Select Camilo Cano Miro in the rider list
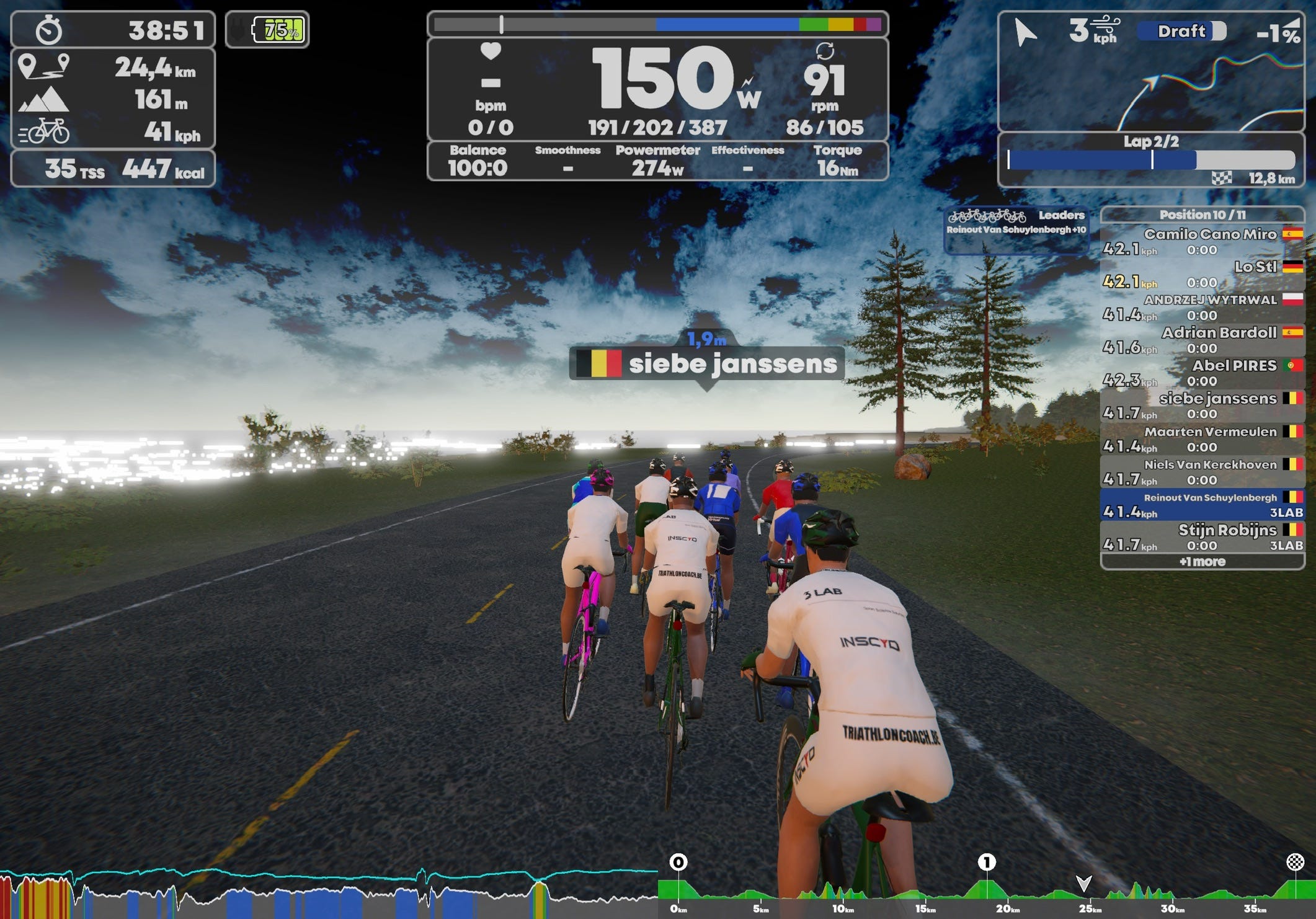 click(x=1202, y=242)
